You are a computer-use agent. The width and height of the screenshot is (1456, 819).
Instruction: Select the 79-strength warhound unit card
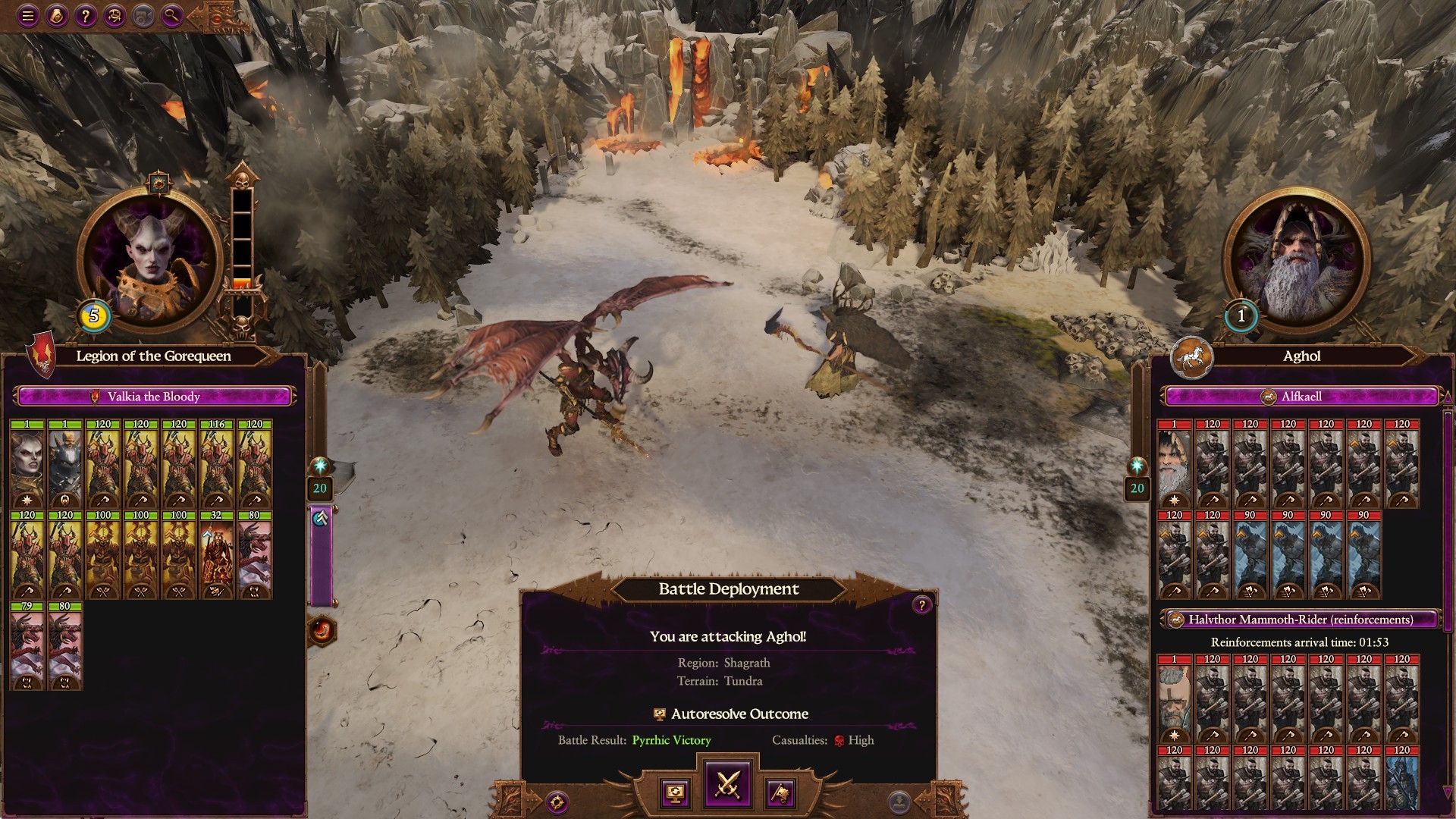coord(27,645)
